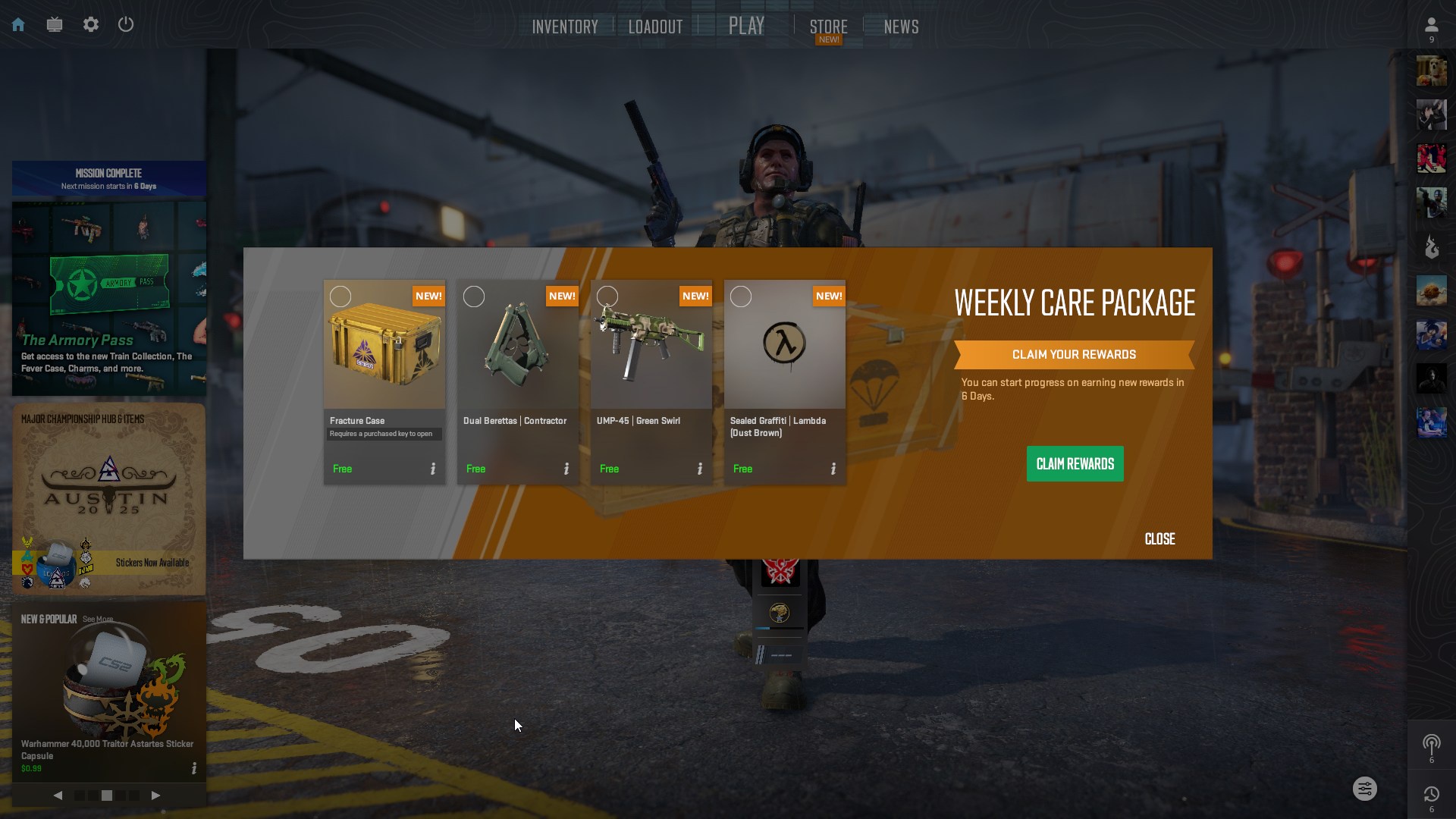Click the Claim Rewards button

pyautogui.click(x=1075, y=463)
